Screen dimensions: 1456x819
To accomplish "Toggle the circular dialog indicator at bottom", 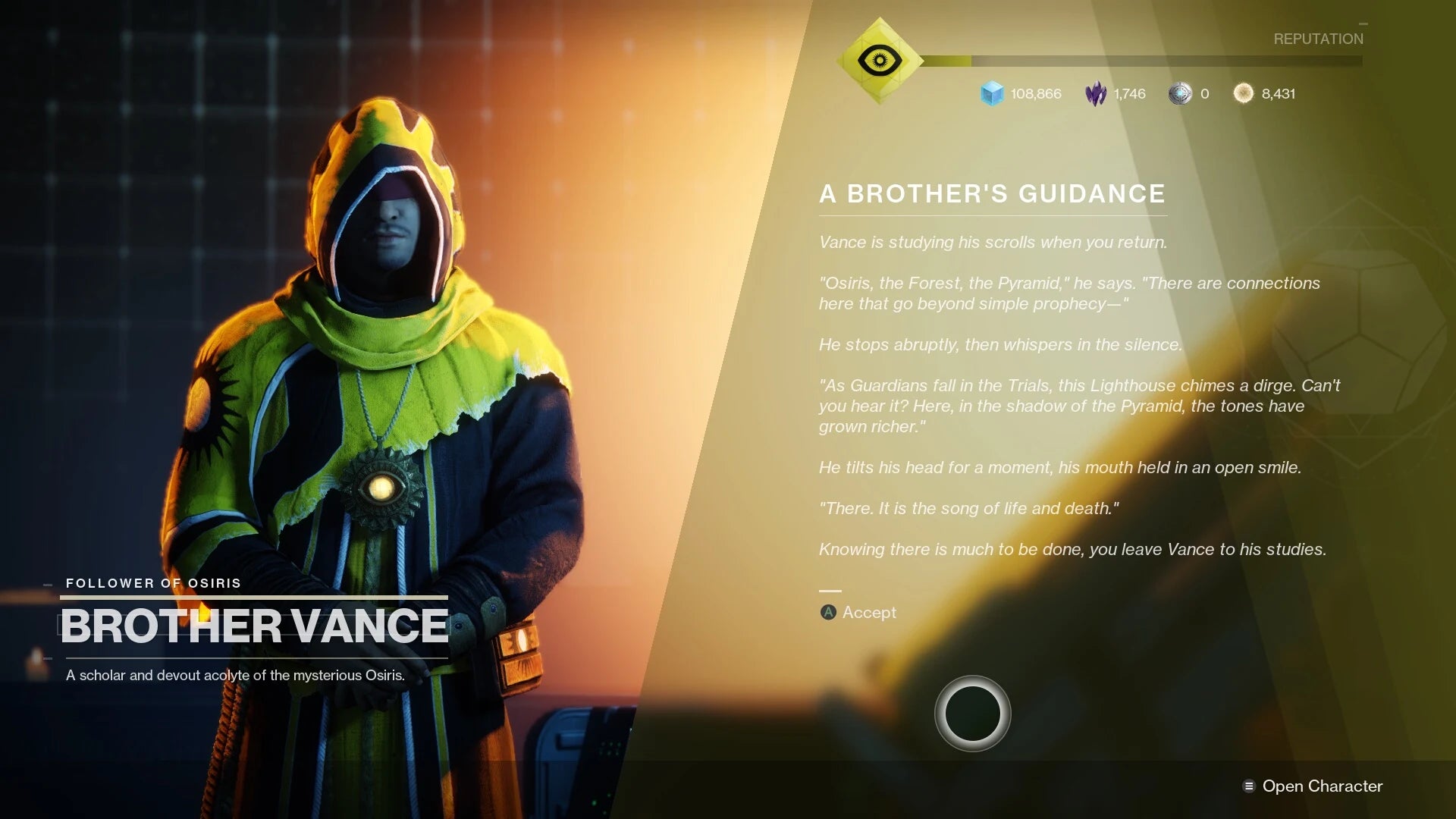I will [x=971, y=713].
